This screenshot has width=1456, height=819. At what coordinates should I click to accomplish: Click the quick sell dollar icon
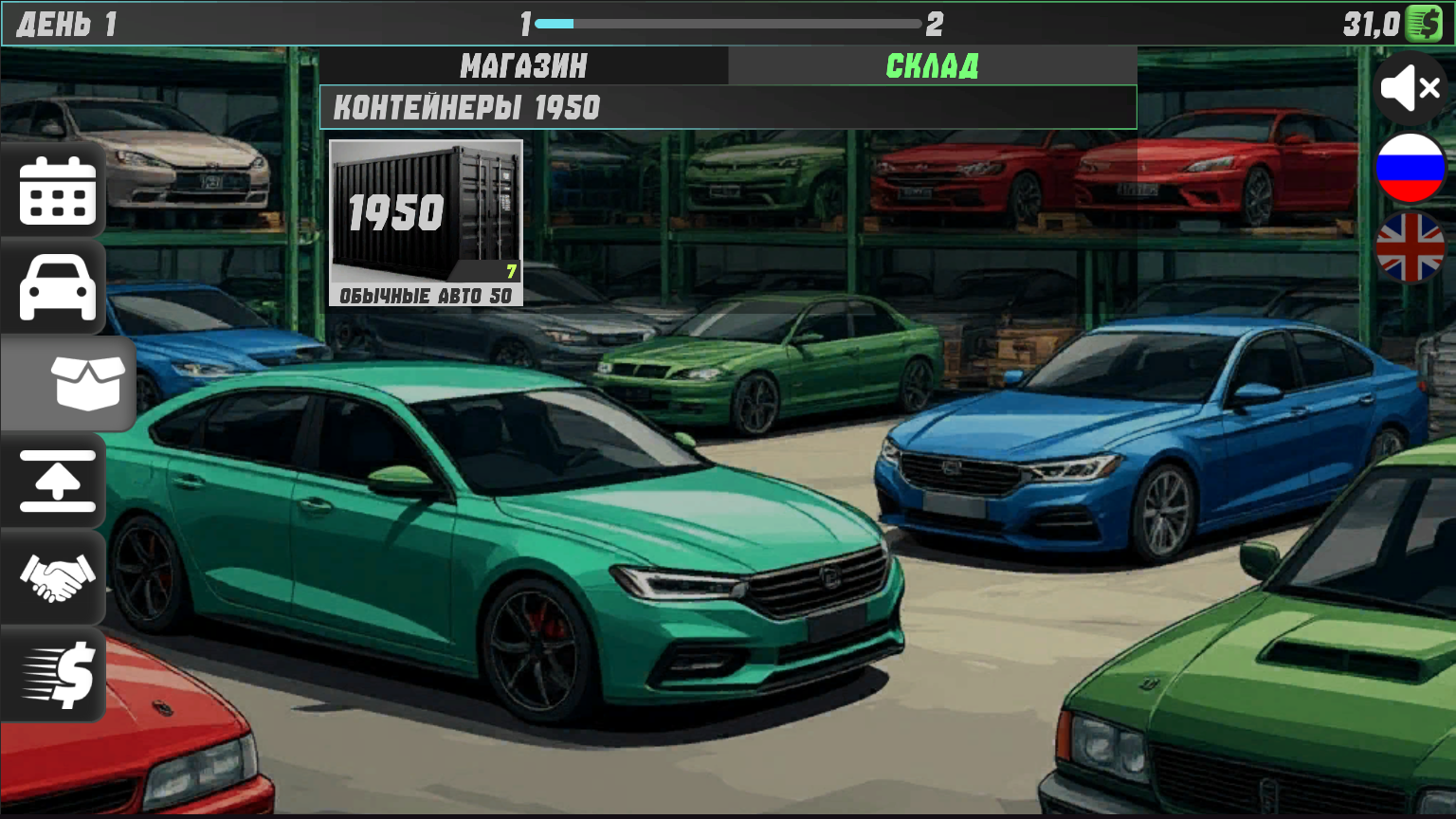pyautogui.click(x=54, y=675)
